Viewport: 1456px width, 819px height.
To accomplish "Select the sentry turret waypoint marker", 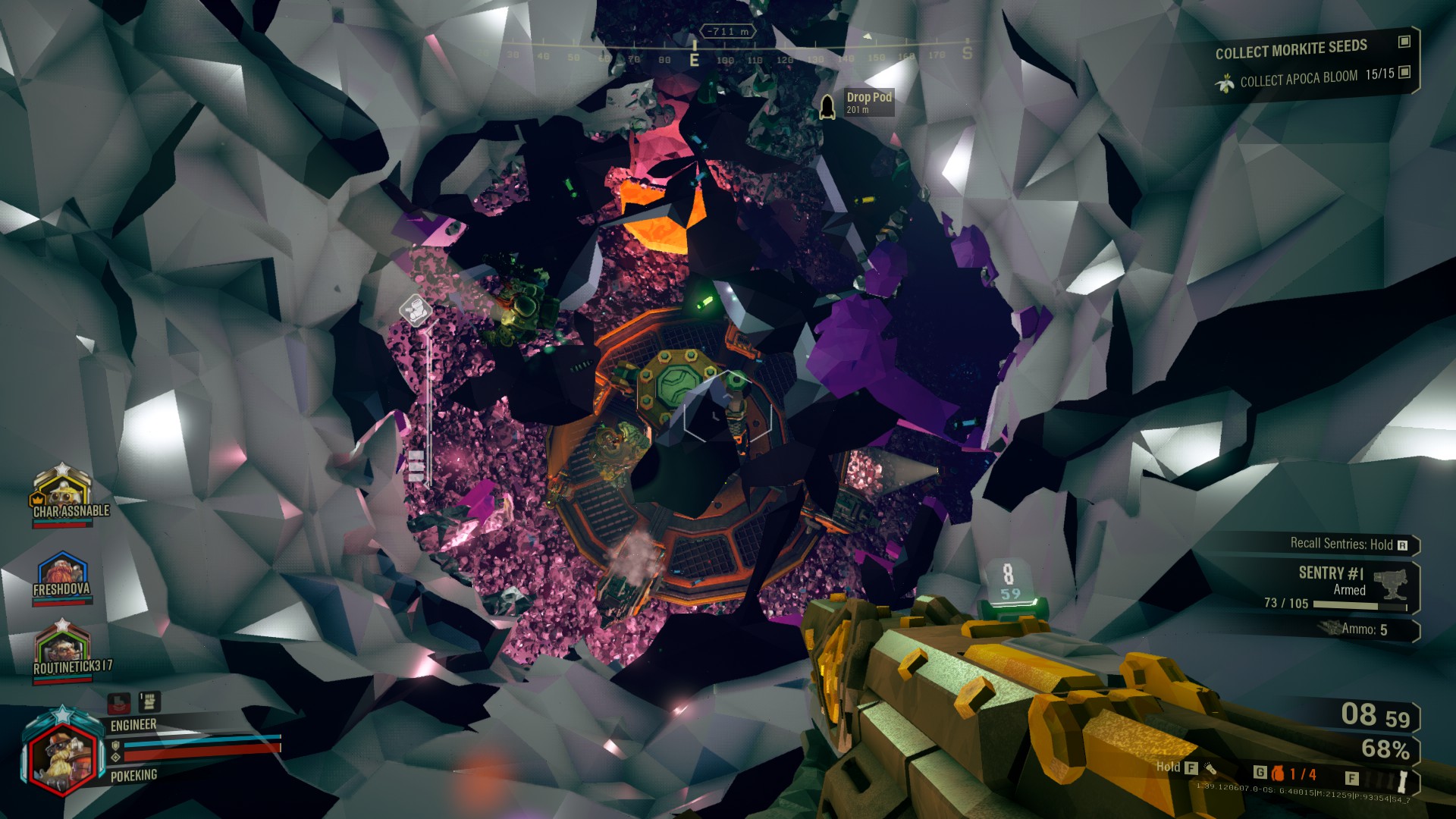I will pos(416,310).
